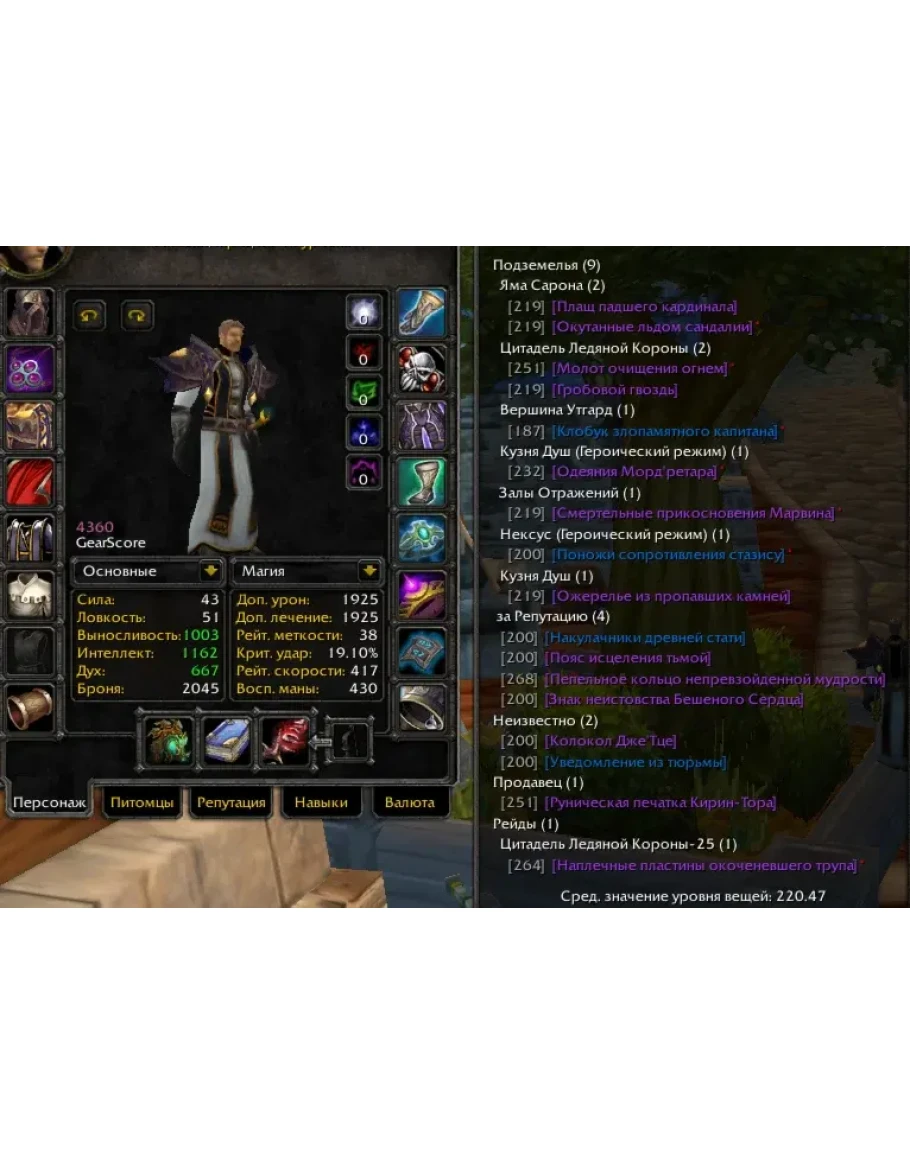Viewport: 910px width, 1155px height.
Task: Select the bracer wrist slot
Action: point(31,708)
